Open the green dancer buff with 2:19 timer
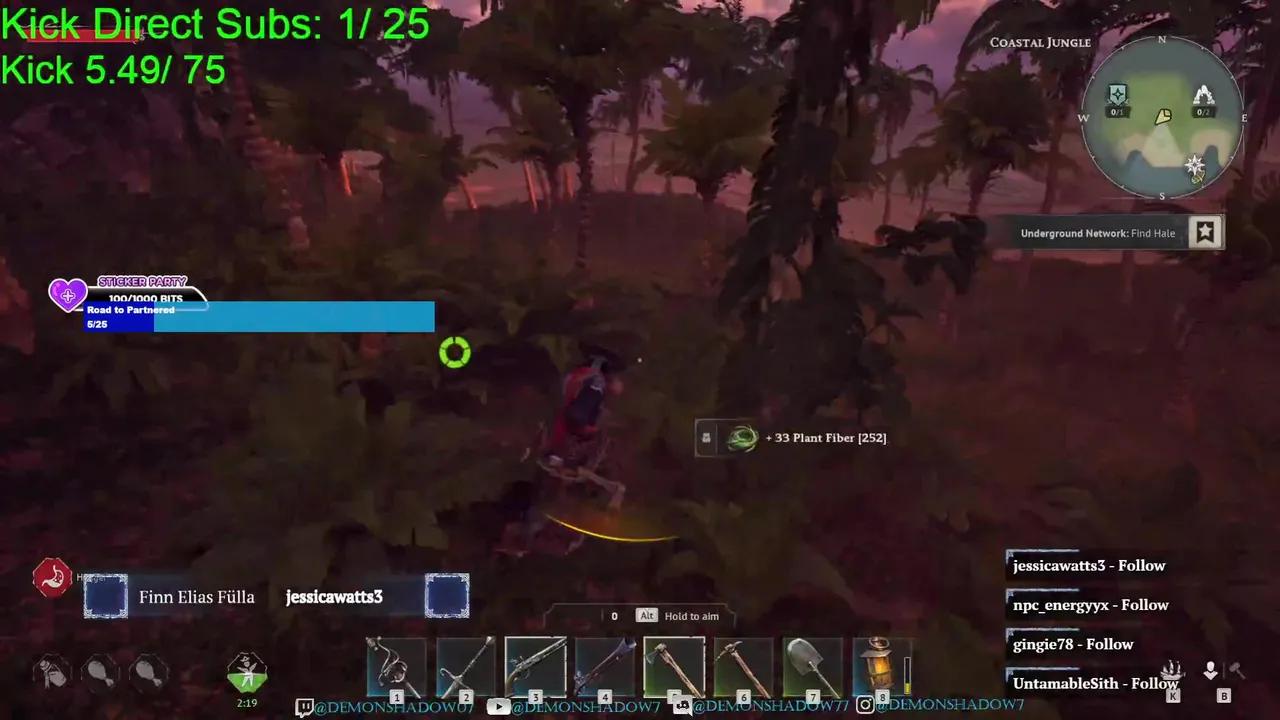 247,672
